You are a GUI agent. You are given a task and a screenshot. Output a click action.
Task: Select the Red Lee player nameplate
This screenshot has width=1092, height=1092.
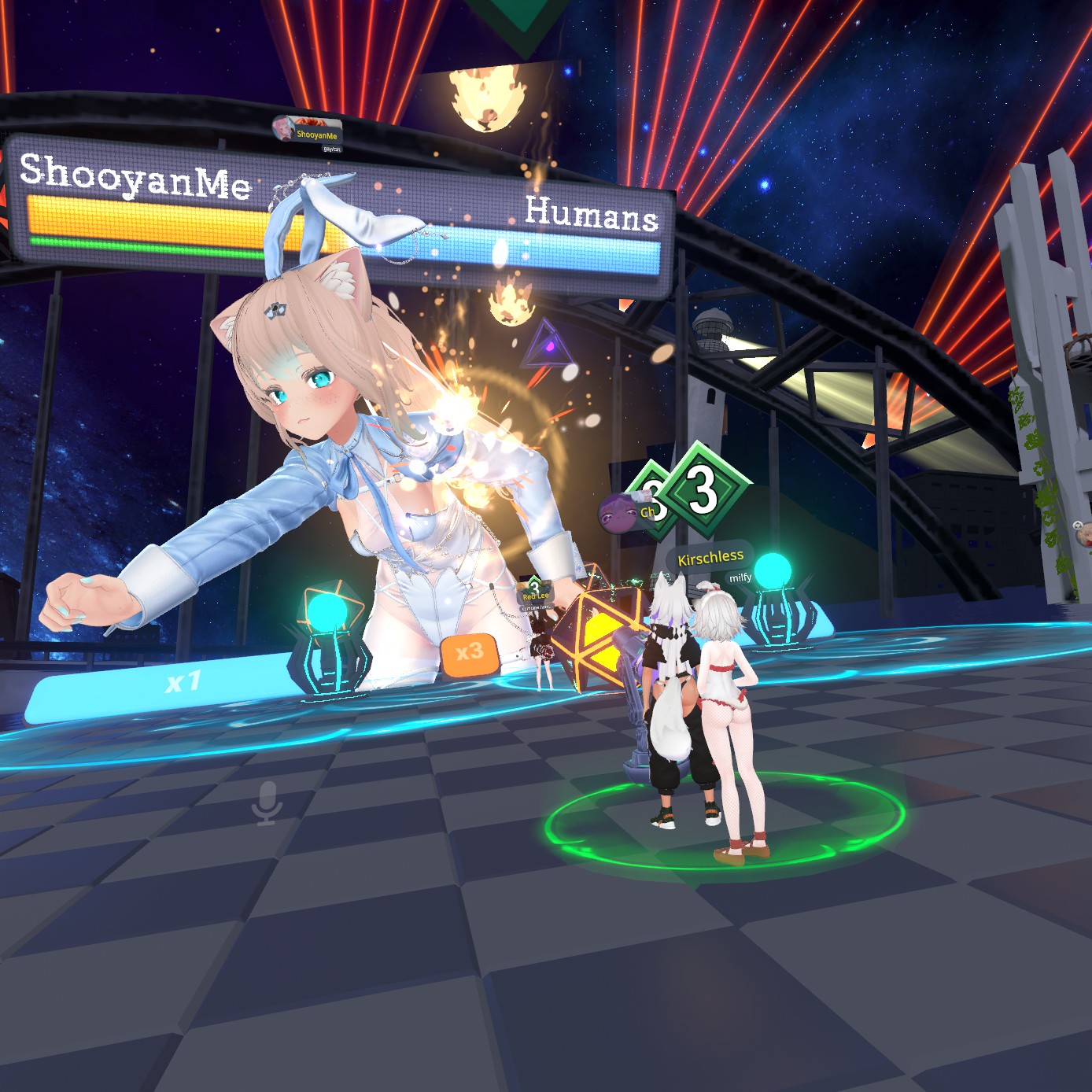[536, 596]
